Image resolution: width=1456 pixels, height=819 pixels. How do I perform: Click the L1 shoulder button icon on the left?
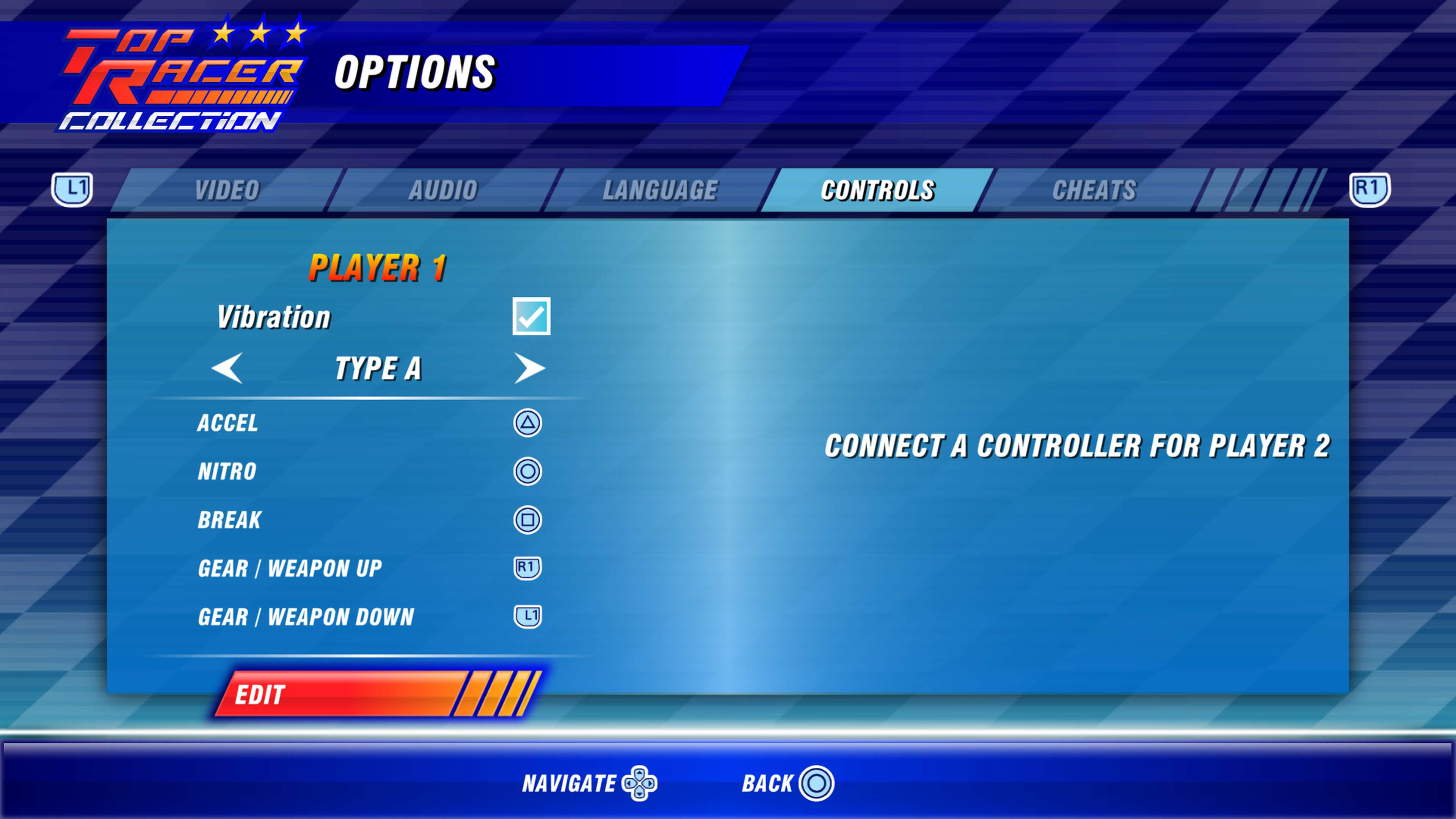(x=72, y=190)
